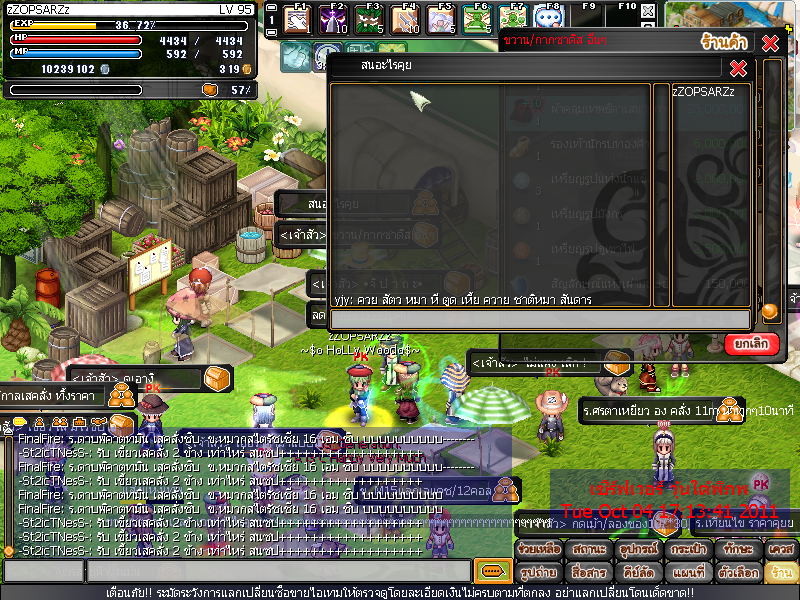The width and height of the screenshot is (800, 600).
Task: Click the chat message input field in the สนอะไรคุย window
Action: pos(541,319)
